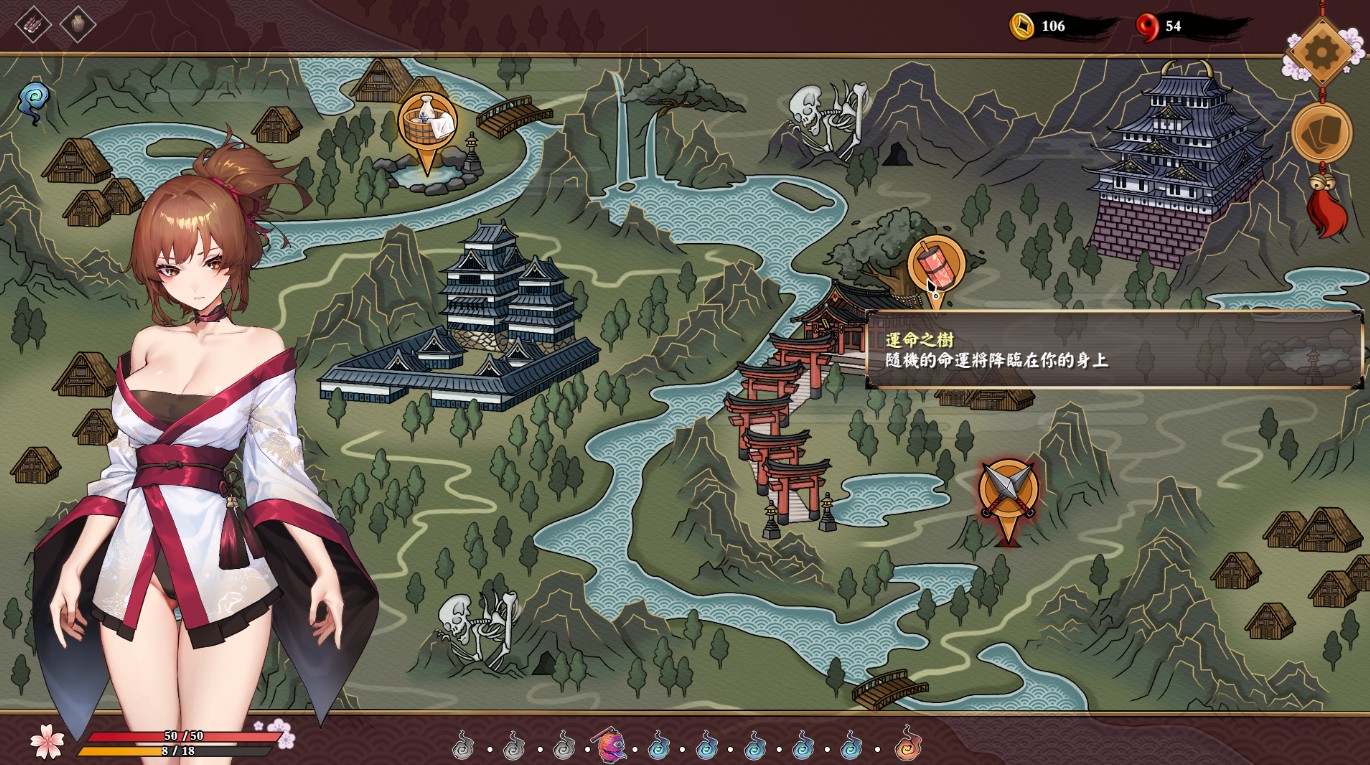Inspect the clay jar relic icon

(x=78, y=24)
